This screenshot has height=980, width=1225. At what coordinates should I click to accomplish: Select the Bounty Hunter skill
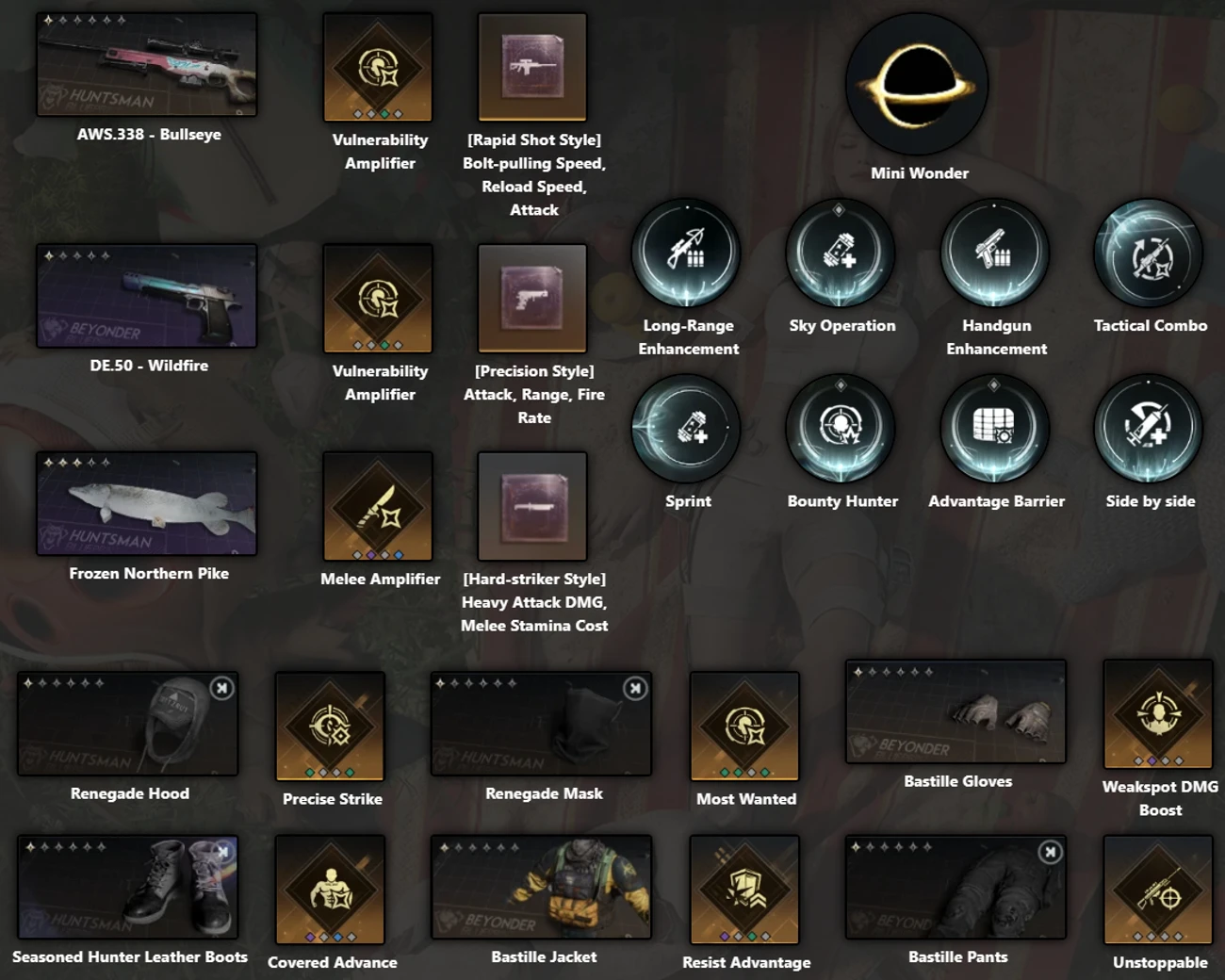[x=841, y=428]
